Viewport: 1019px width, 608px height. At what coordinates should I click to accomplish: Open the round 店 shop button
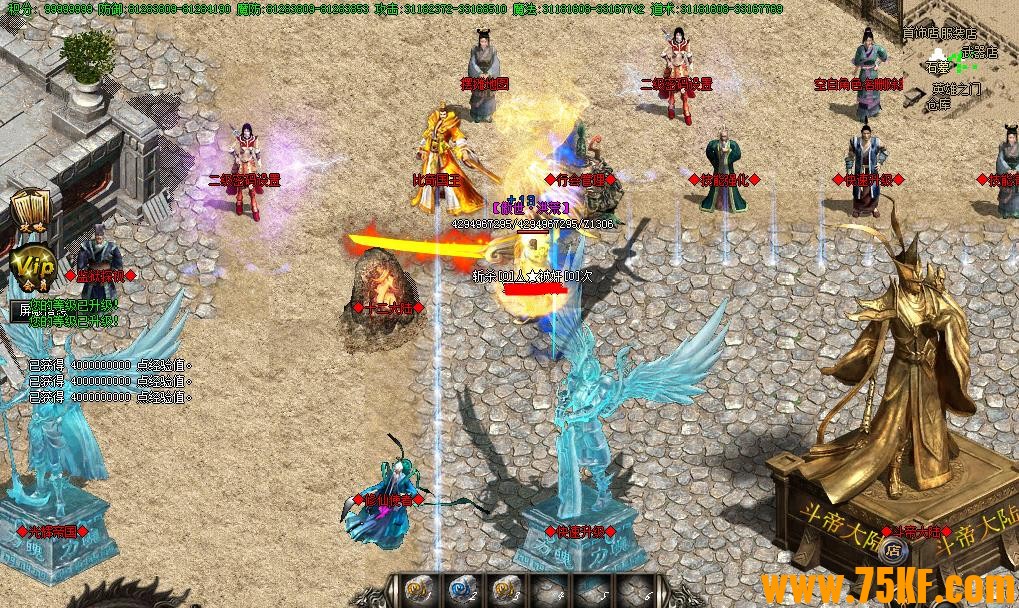click(x=894, y=550)
